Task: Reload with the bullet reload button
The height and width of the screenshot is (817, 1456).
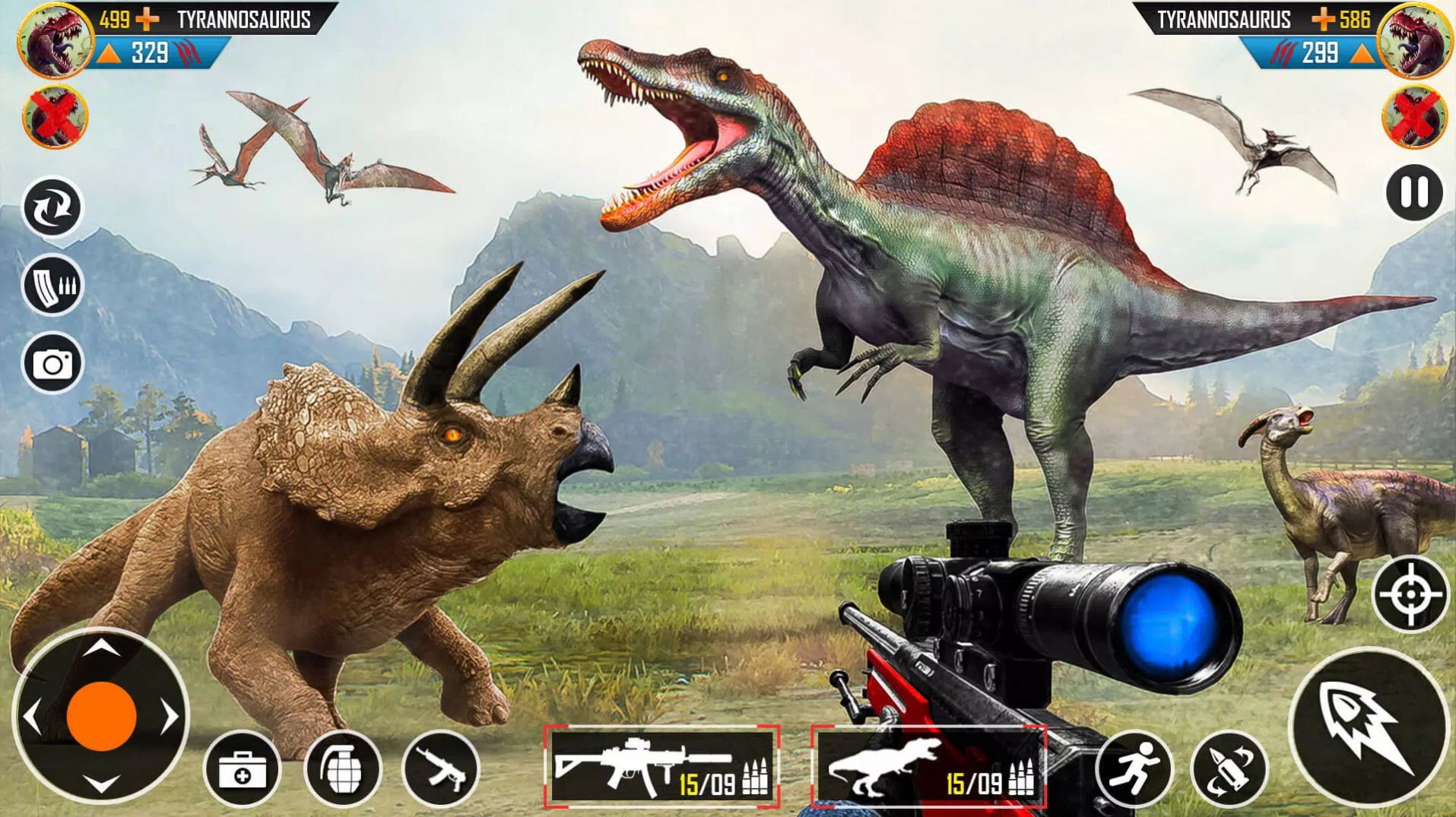Action: 1229,769
